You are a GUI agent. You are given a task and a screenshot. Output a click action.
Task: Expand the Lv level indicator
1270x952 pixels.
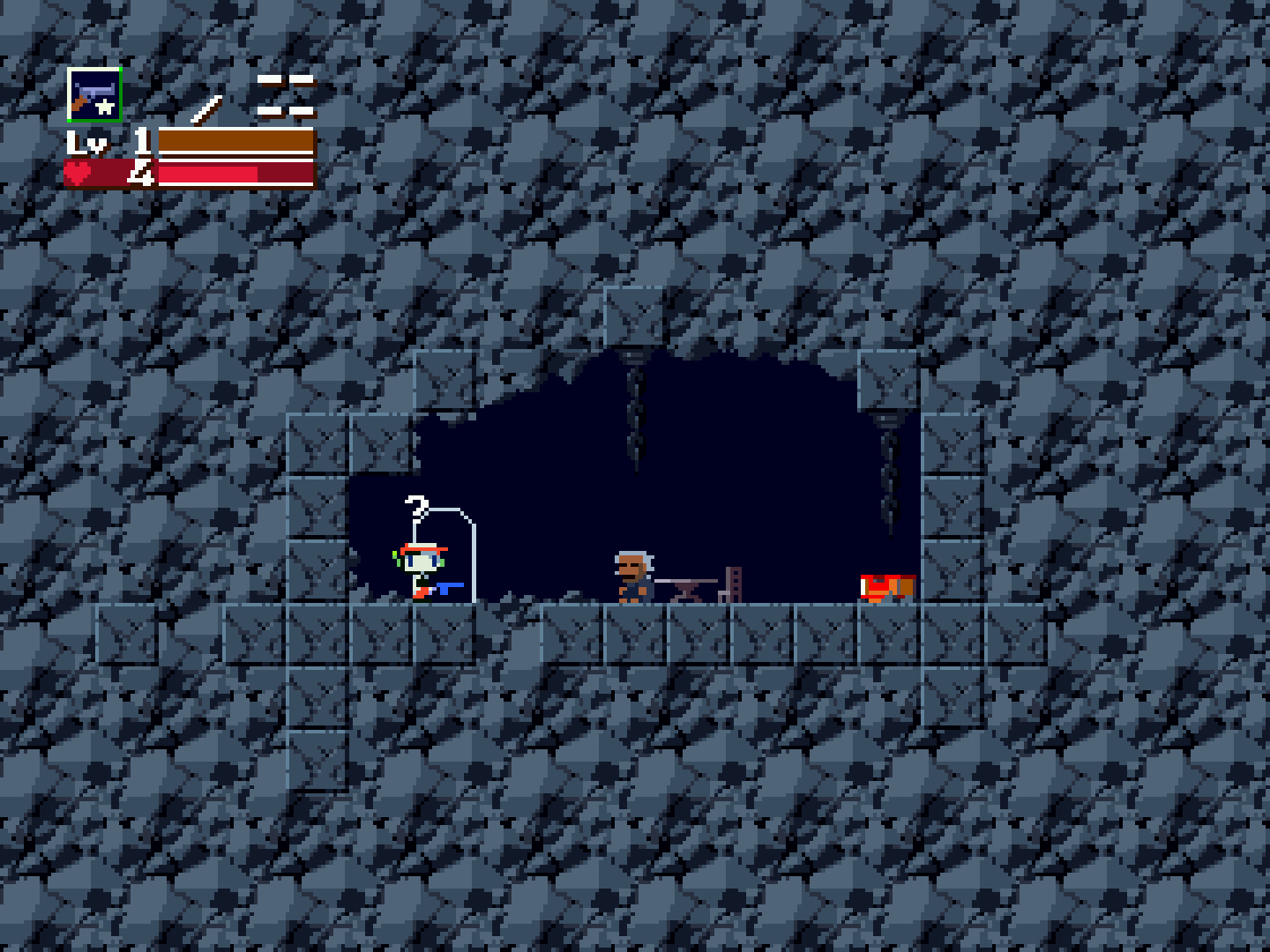click(x=86, y=141)
